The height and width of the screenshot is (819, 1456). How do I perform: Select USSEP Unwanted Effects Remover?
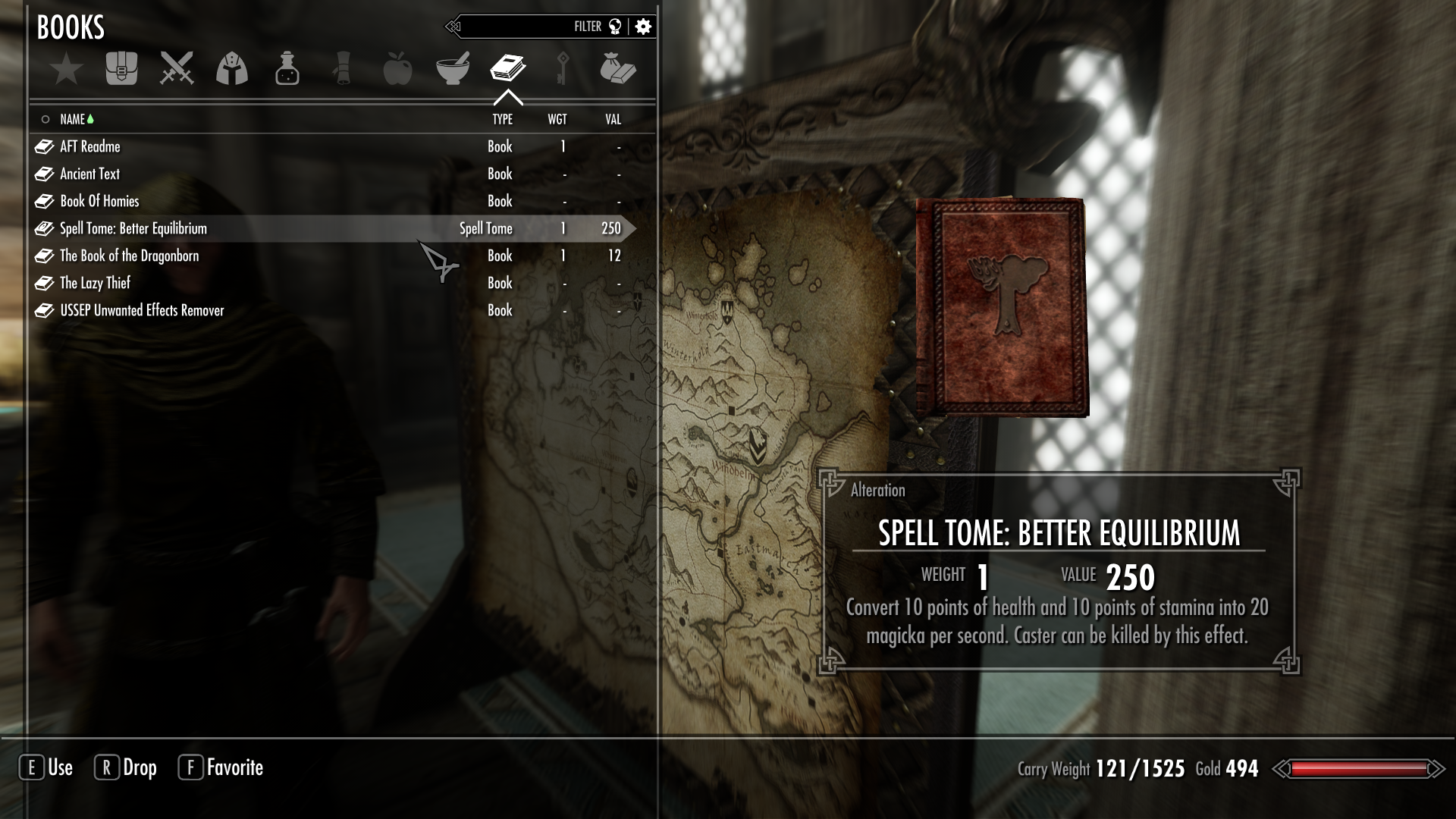coord(142,310)
